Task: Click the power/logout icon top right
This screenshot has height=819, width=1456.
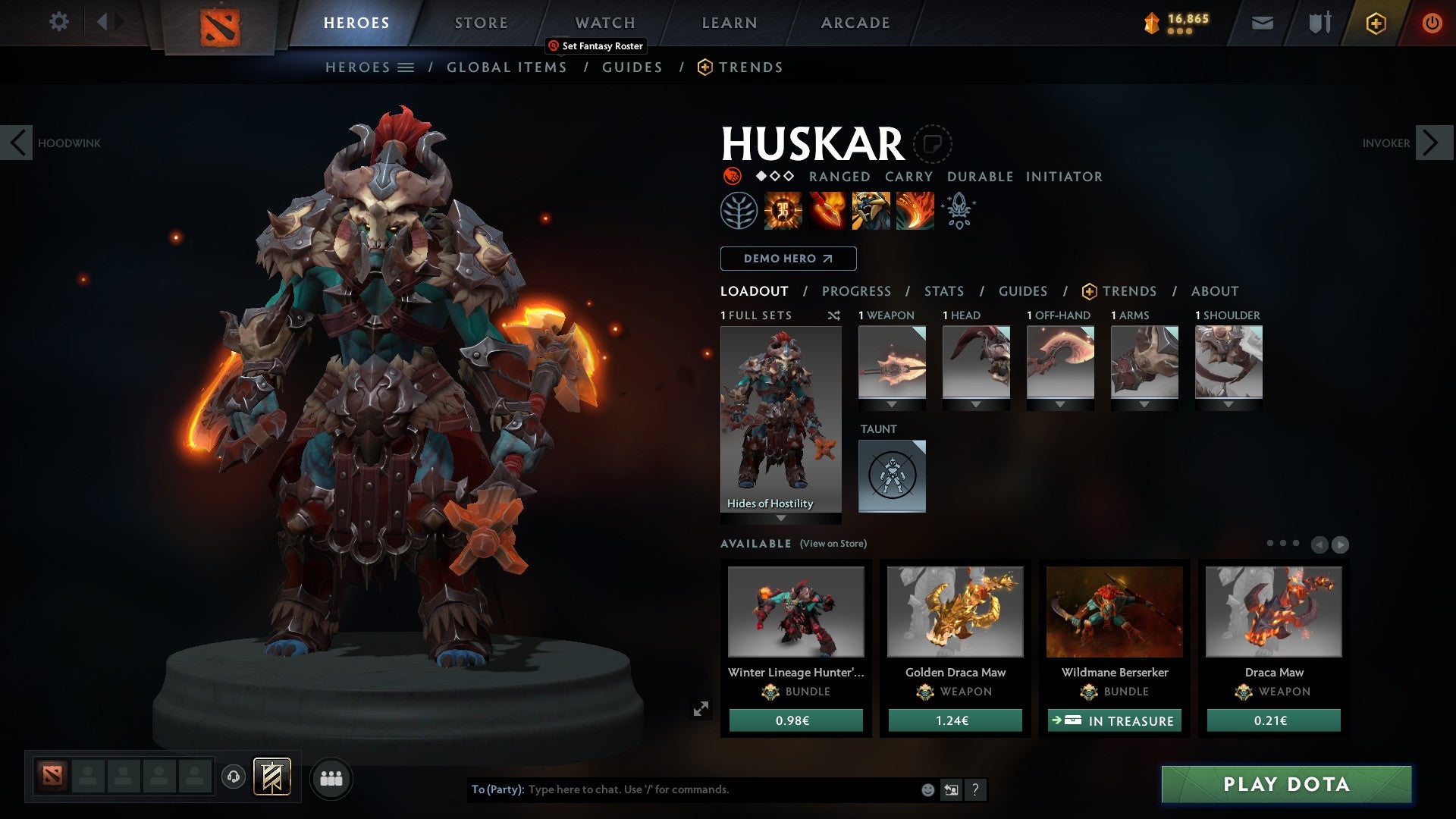Action: click(1432, 23)
